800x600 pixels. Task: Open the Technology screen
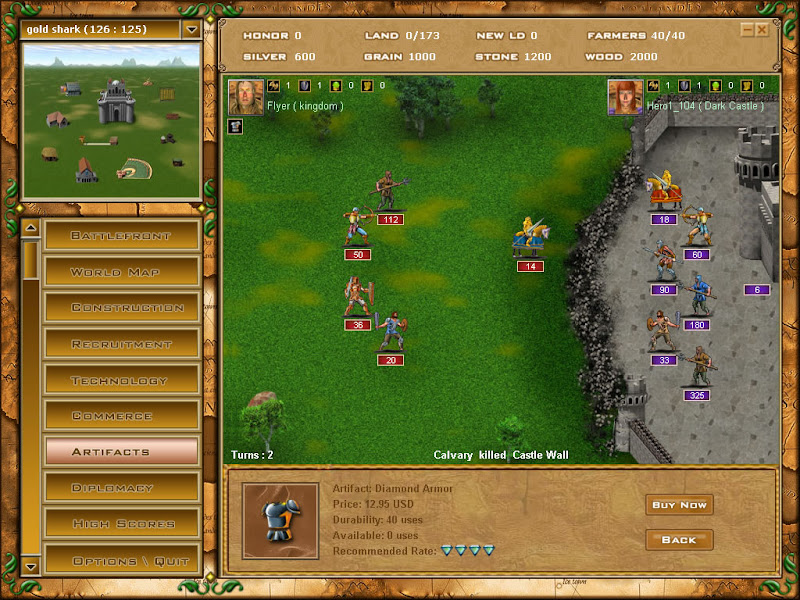[121, 380]
